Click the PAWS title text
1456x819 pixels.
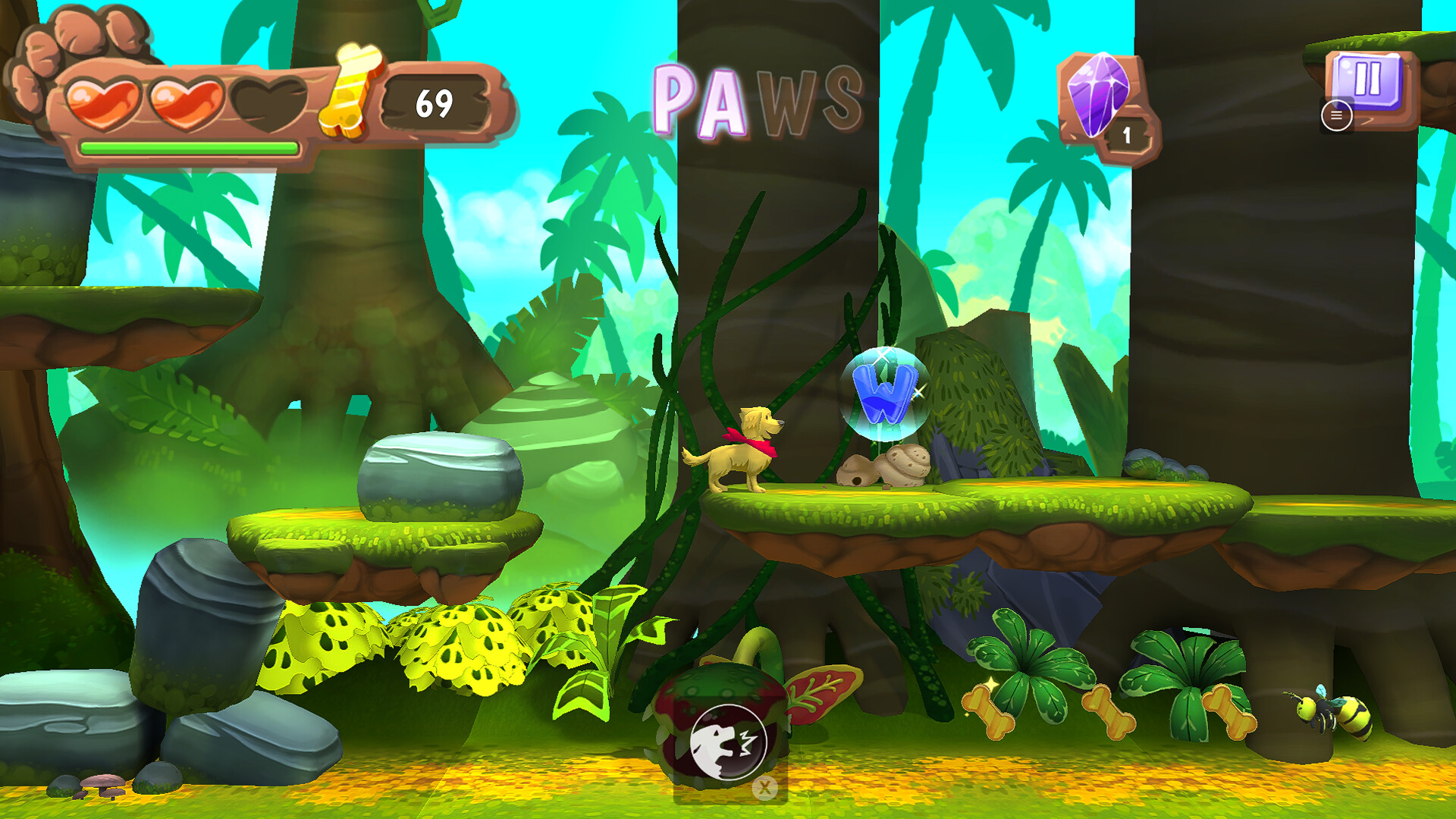click(758, 99)
